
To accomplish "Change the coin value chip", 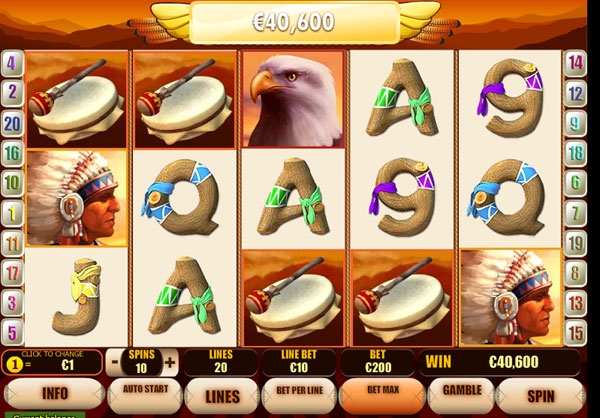I will point(14,364).
